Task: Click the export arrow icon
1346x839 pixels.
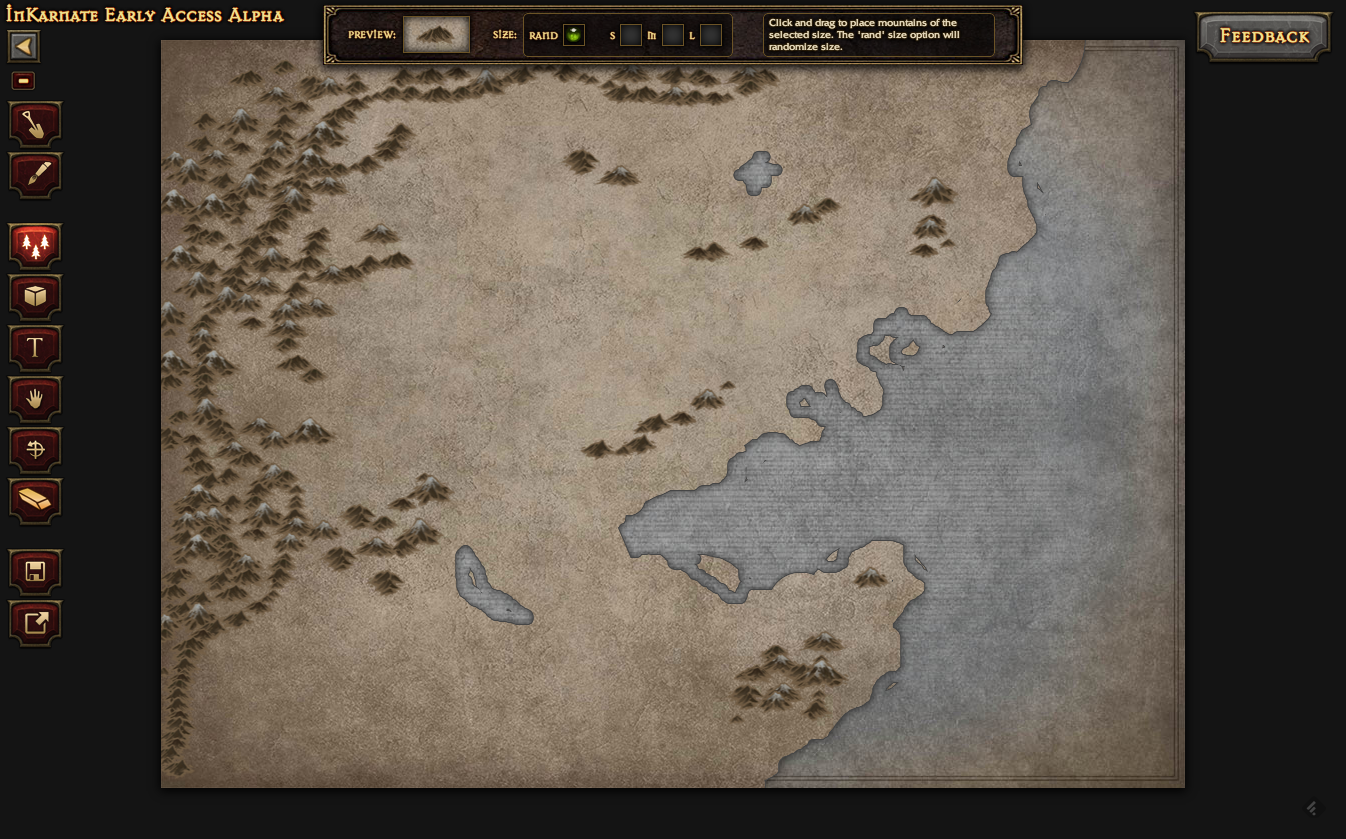Action: coord(35,622)
